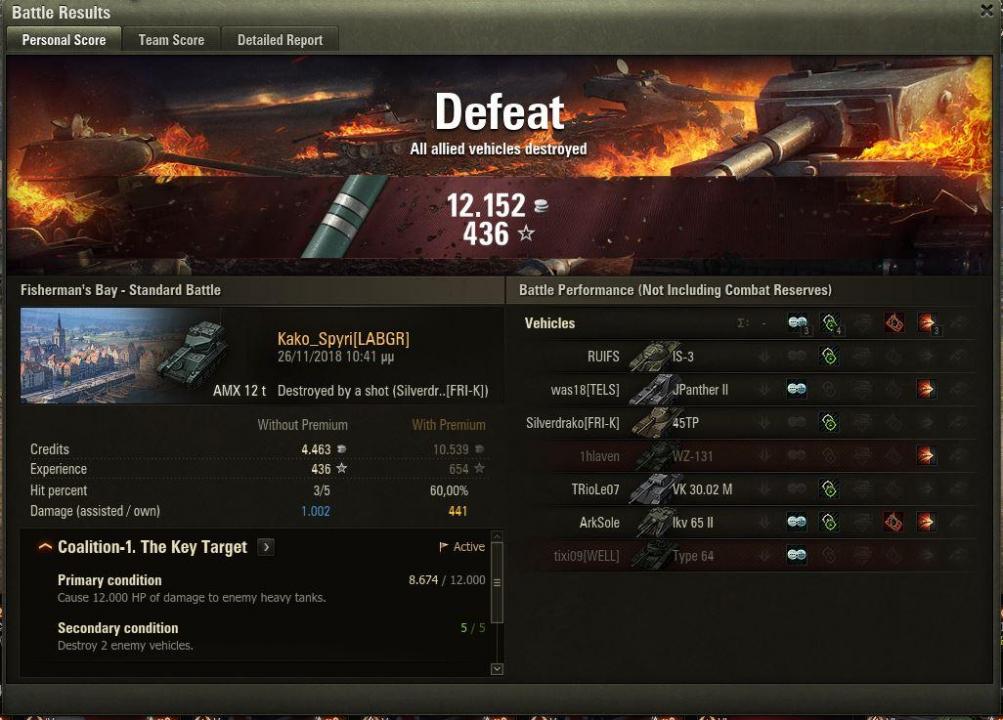This screenshot has height=720, width=1003.
Task: Select the Personal Score tab
Action: click(64, 40)
